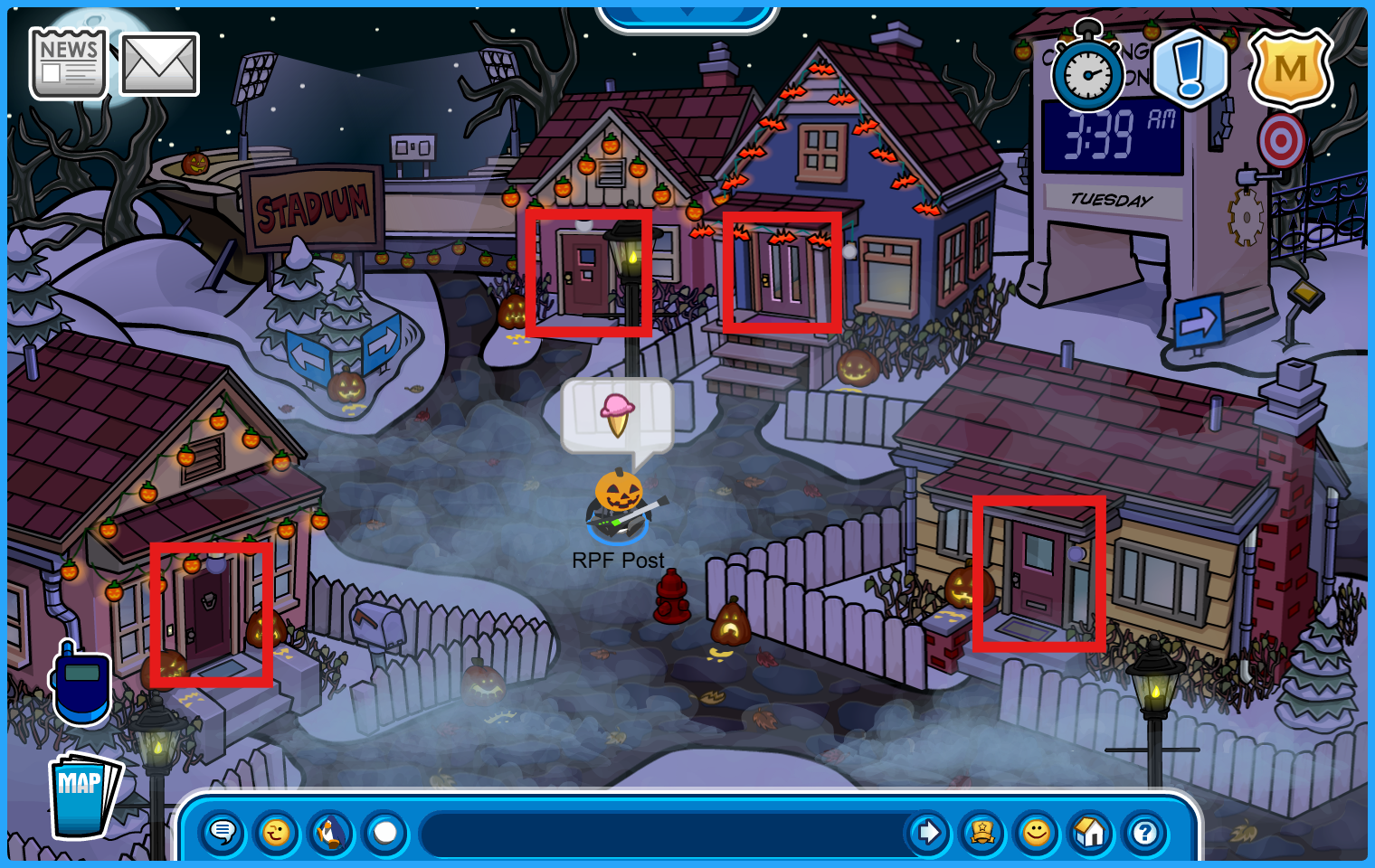Open the player card badge button
This screenshot has width=1375, height=868.
(x=982, y=832)
